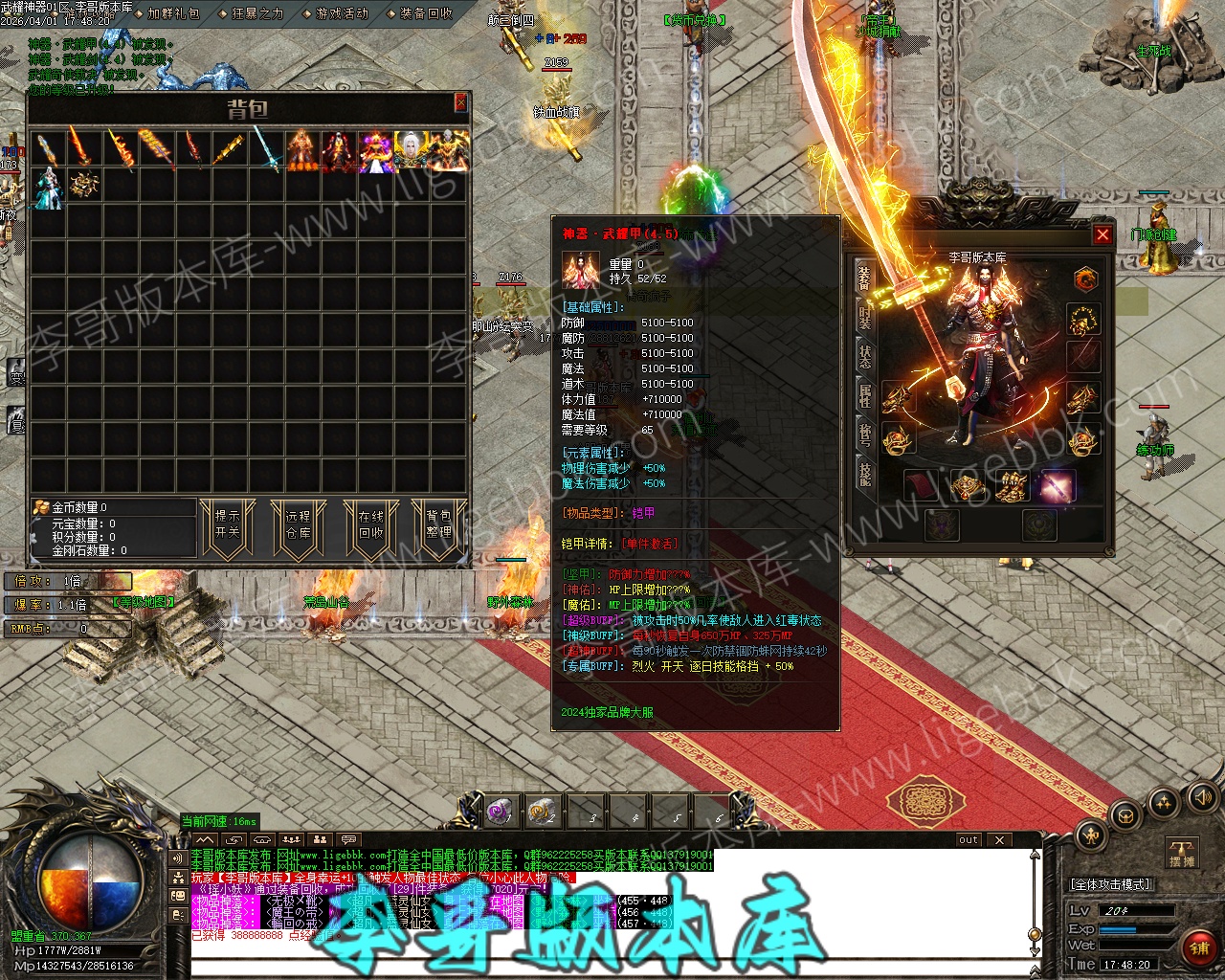Viewport: 1225px width, 980px height.
Task: Open the 摆摊 stall button
Action: point(1183,854)
